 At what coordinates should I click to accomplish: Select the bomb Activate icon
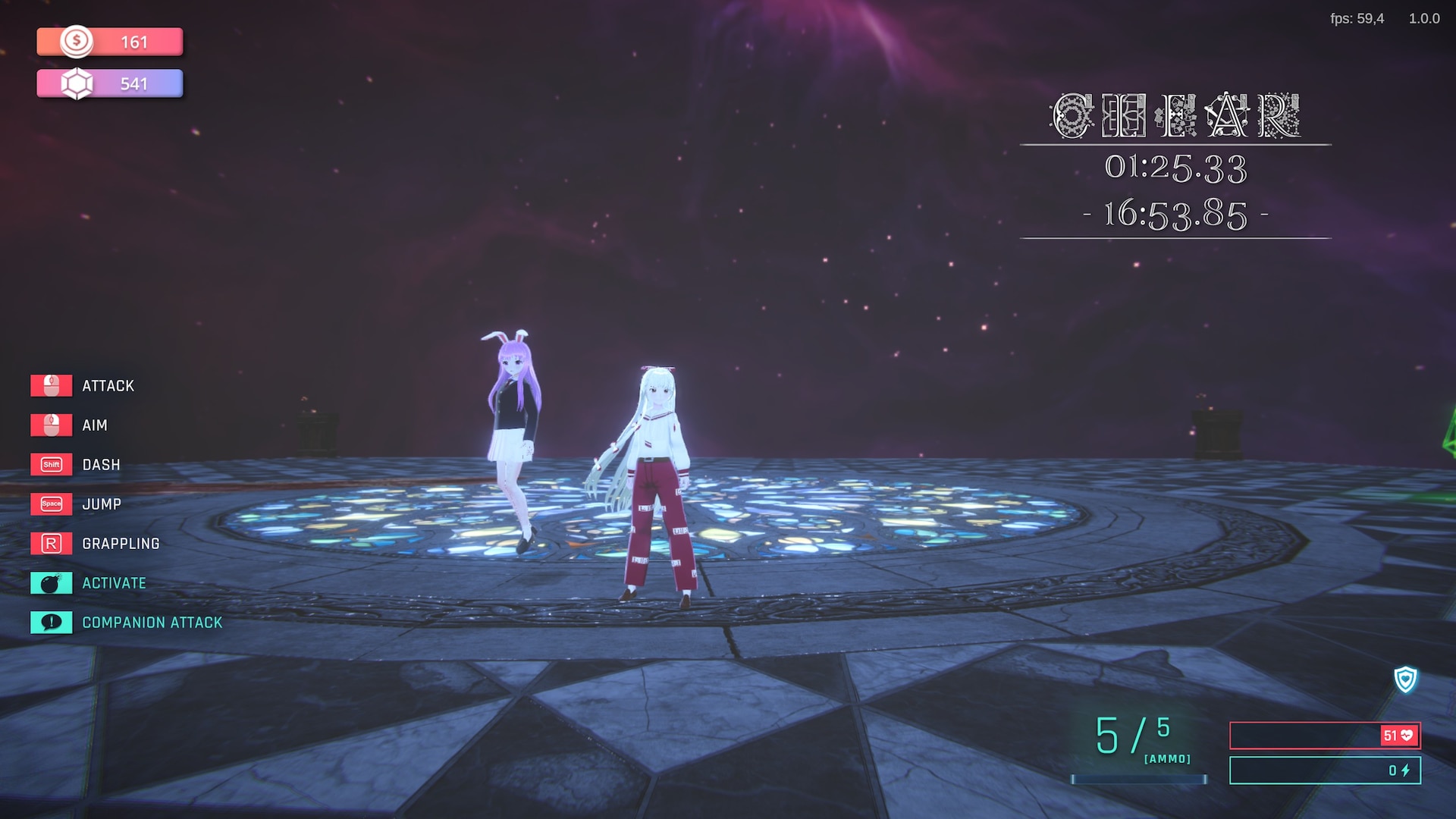coord(51,583)
